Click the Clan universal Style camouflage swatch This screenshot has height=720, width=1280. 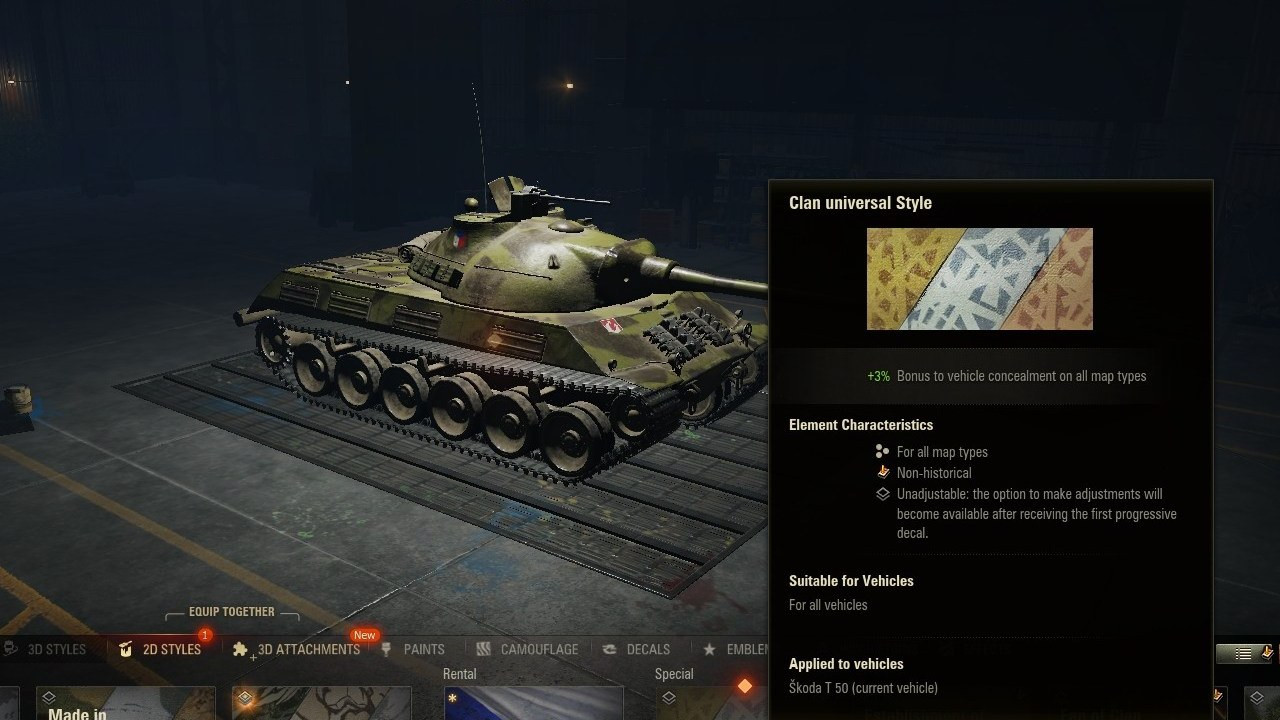tap(980, 278)
